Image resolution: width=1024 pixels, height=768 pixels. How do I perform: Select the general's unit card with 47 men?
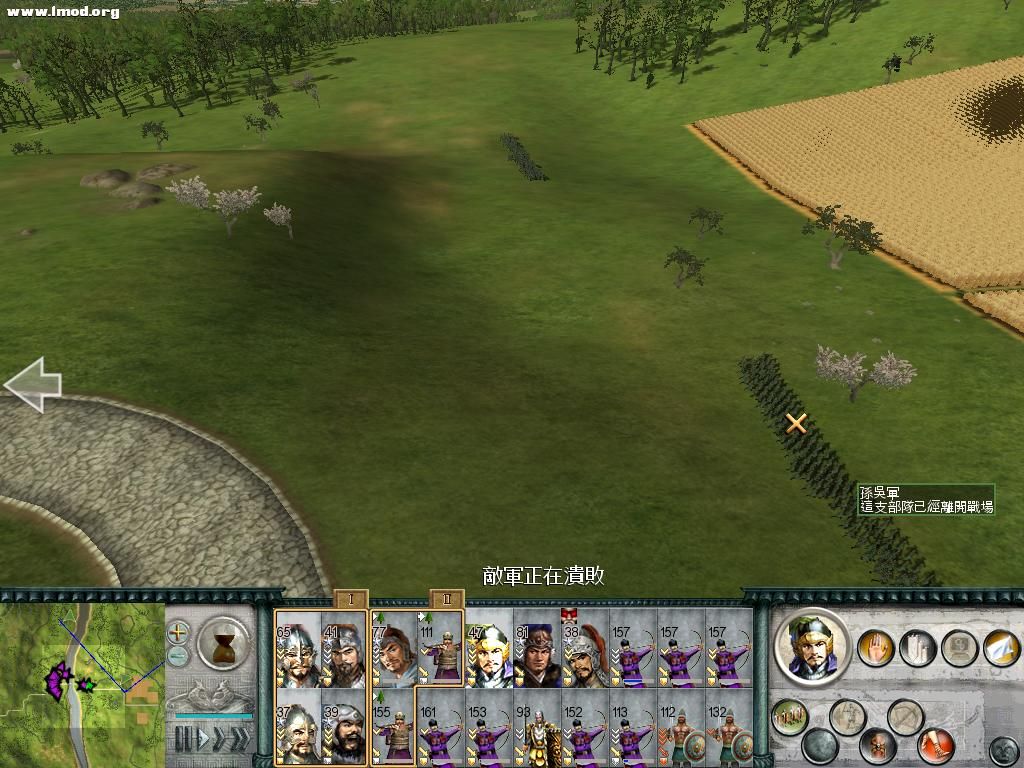[x=489, y=650]
